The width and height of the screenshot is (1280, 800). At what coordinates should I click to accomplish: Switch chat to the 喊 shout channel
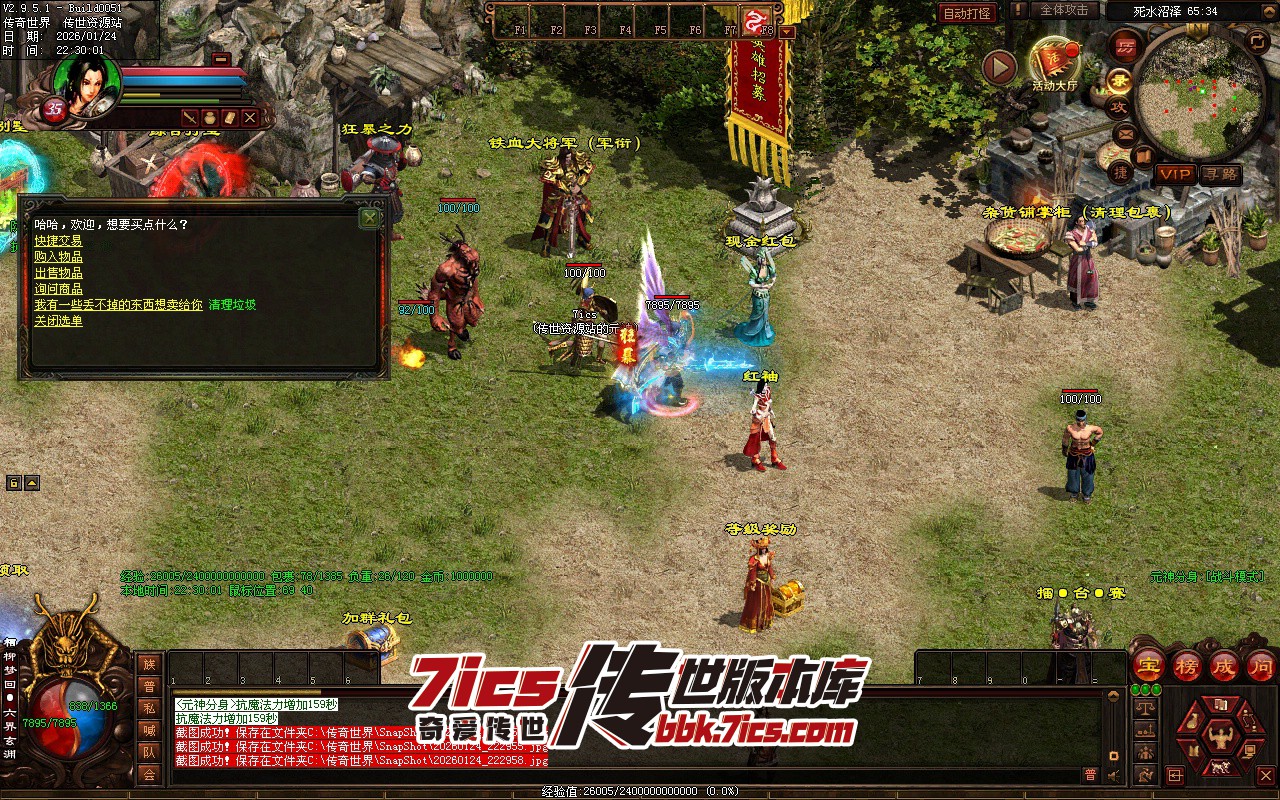(x=149, y=730)
